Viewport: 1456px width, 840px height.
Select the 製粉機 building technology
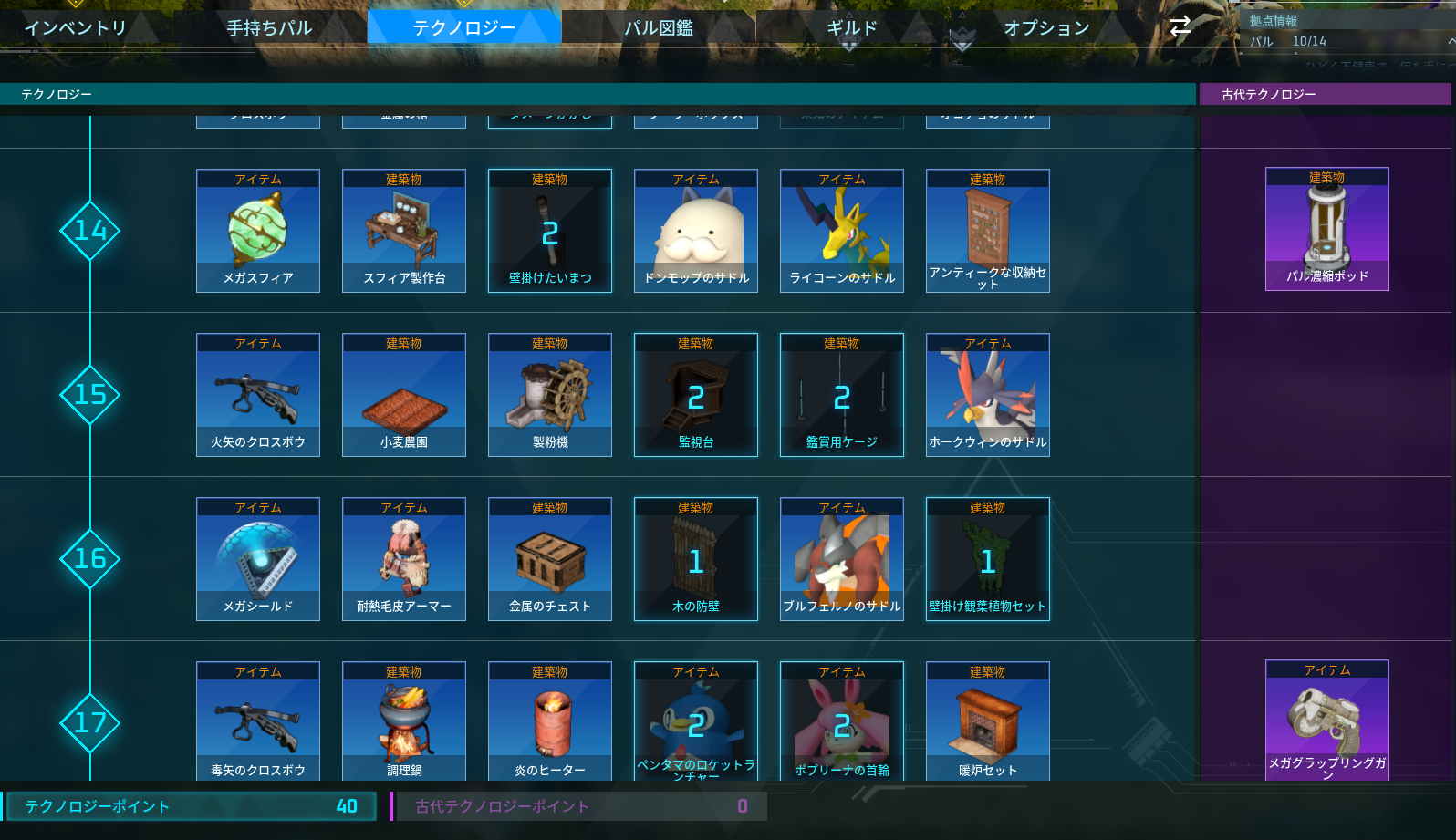(x=549, y=395)
